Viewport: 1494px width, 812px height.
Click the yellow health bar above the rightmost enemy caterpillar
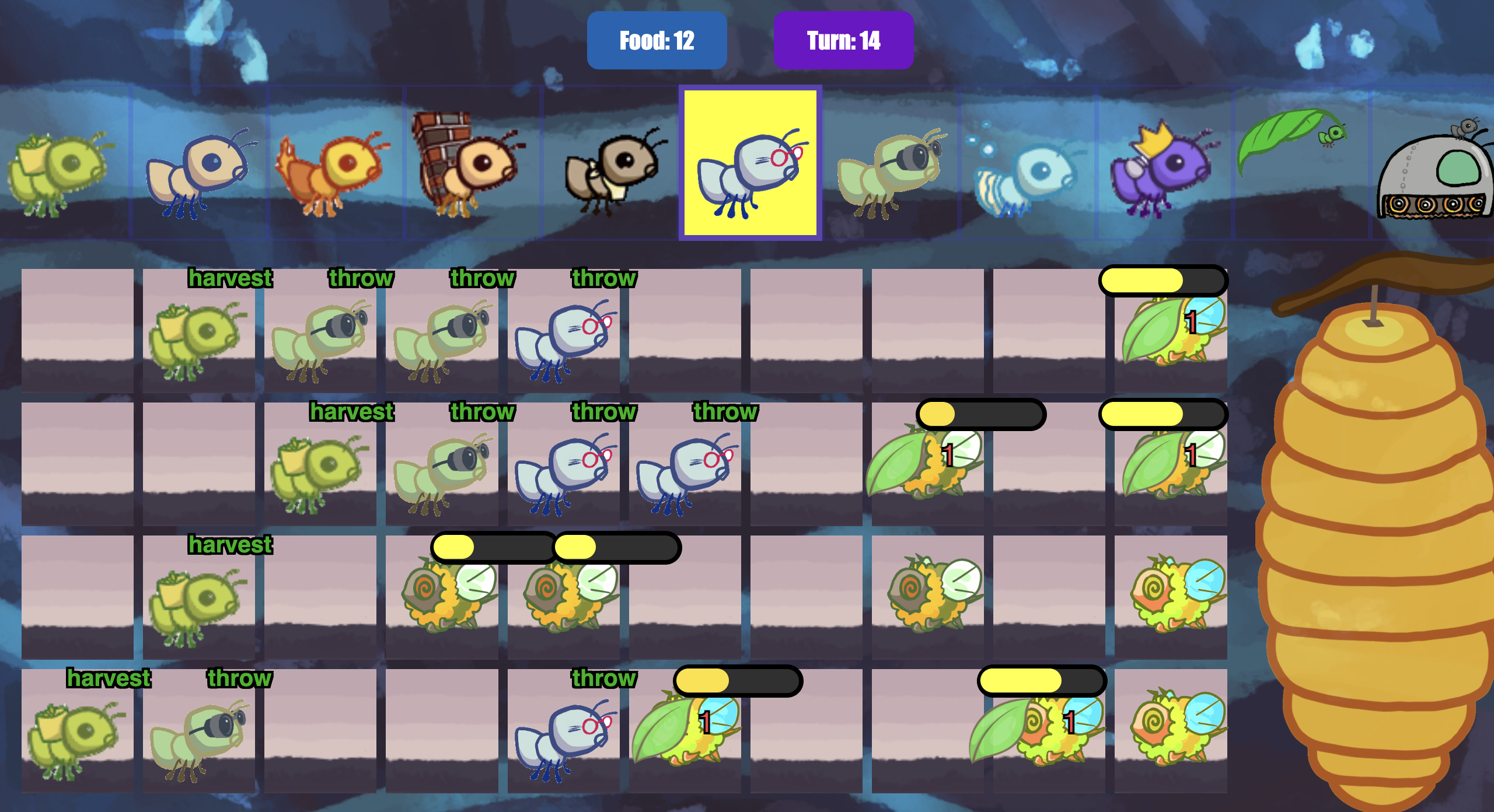click(x=1164, y=281)
